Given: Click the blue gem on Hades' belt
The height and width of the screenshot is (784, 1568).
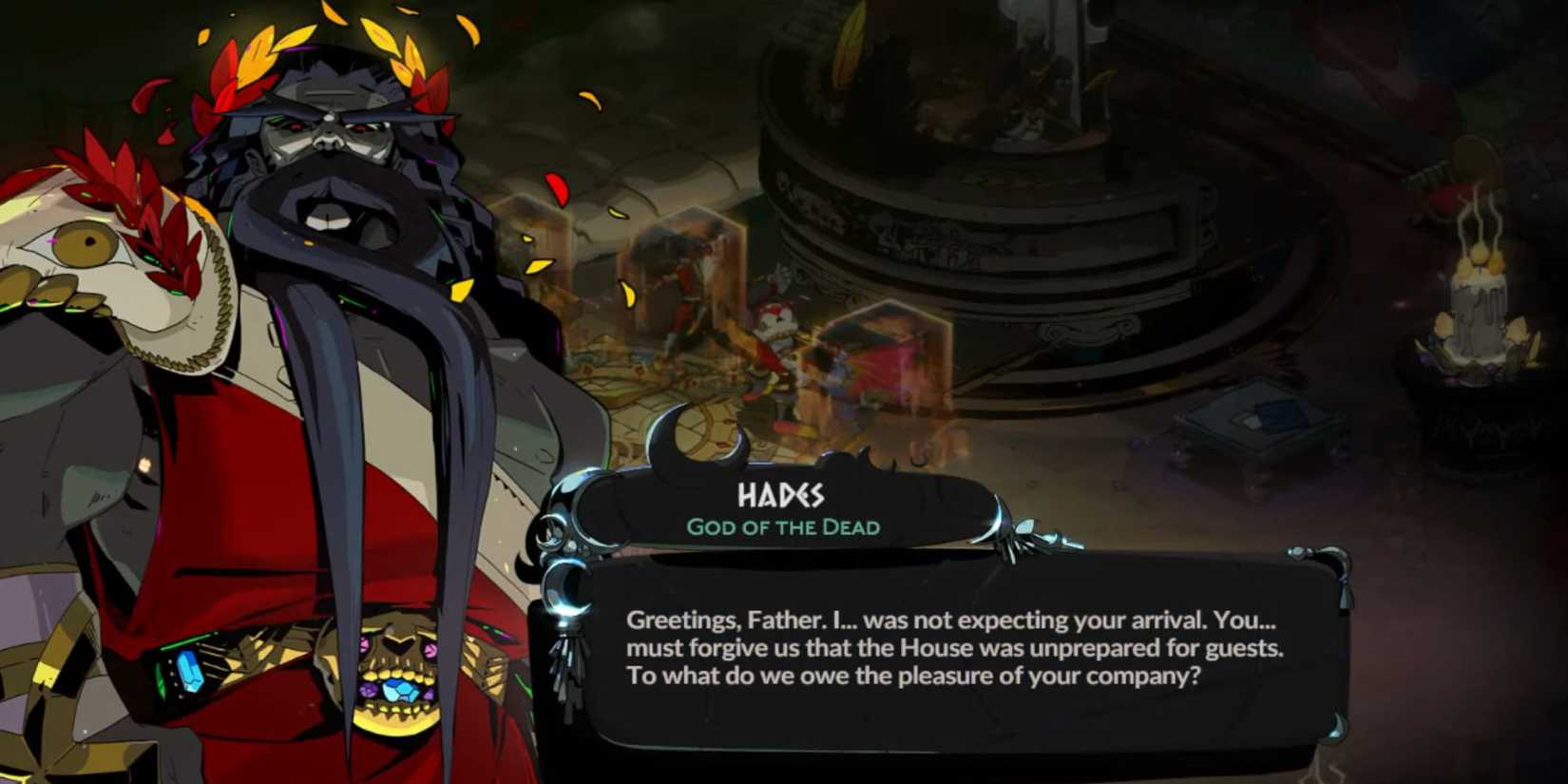Looking at the screenshot, I should [x=190, y=673].
